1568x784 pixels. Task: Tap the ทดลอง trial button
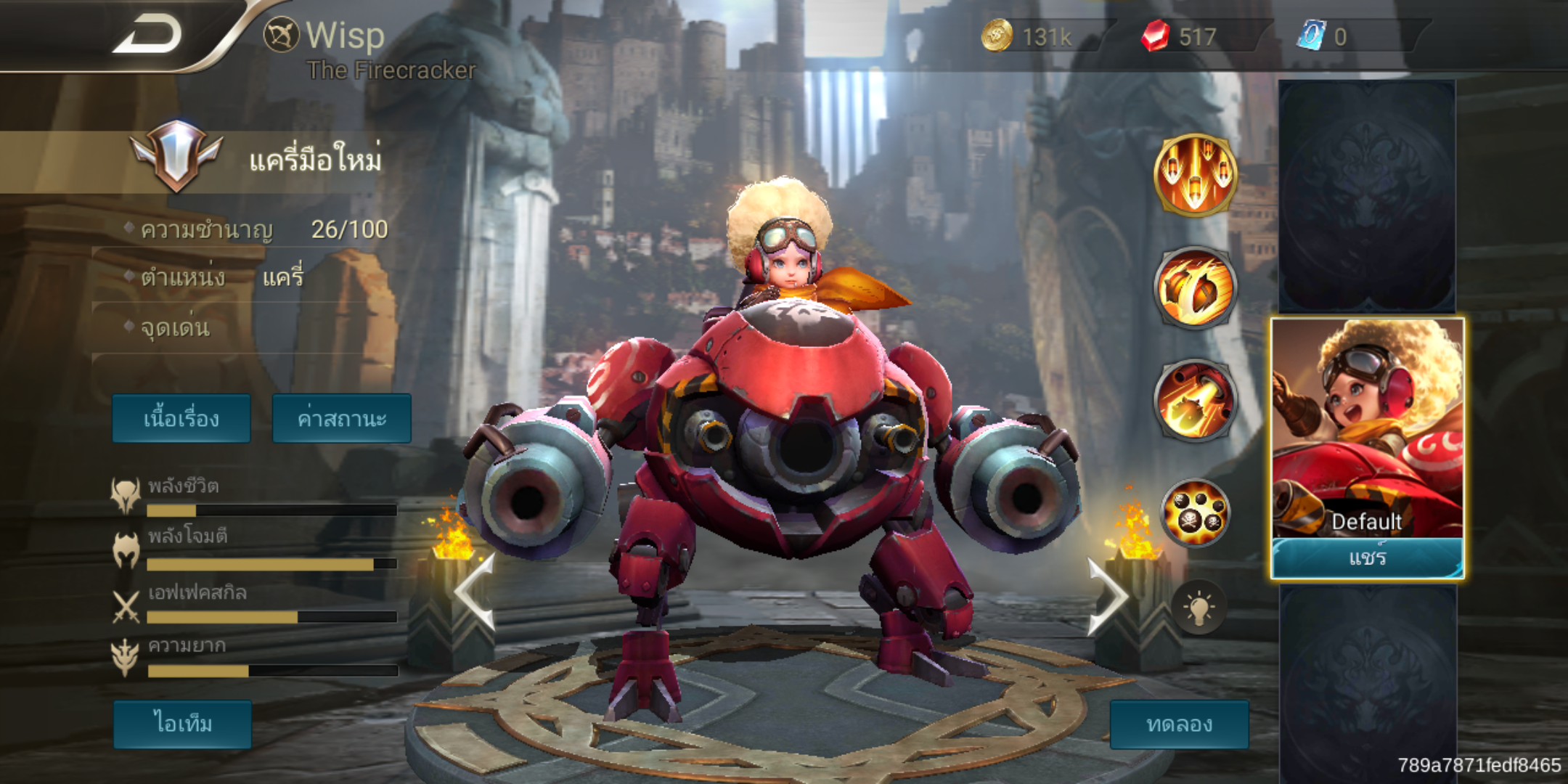coord(1179,724)
